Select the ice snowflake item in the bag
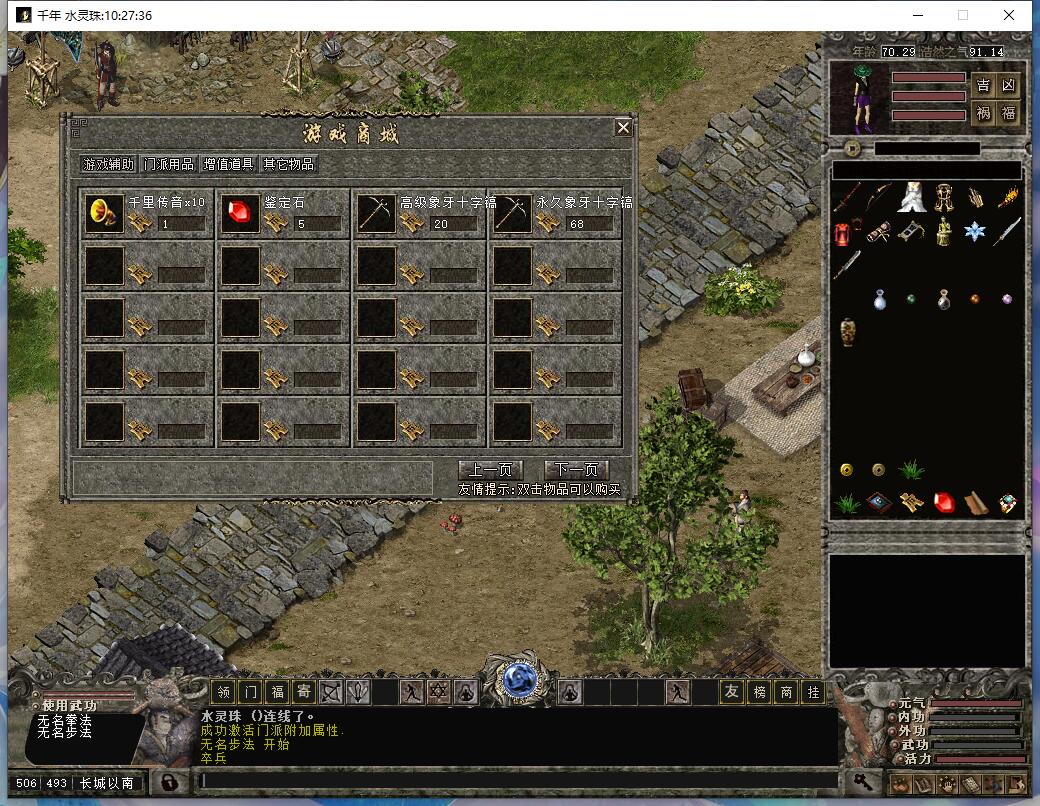The height and width of the screenshot is (806, 1040). tap(975, 232)
